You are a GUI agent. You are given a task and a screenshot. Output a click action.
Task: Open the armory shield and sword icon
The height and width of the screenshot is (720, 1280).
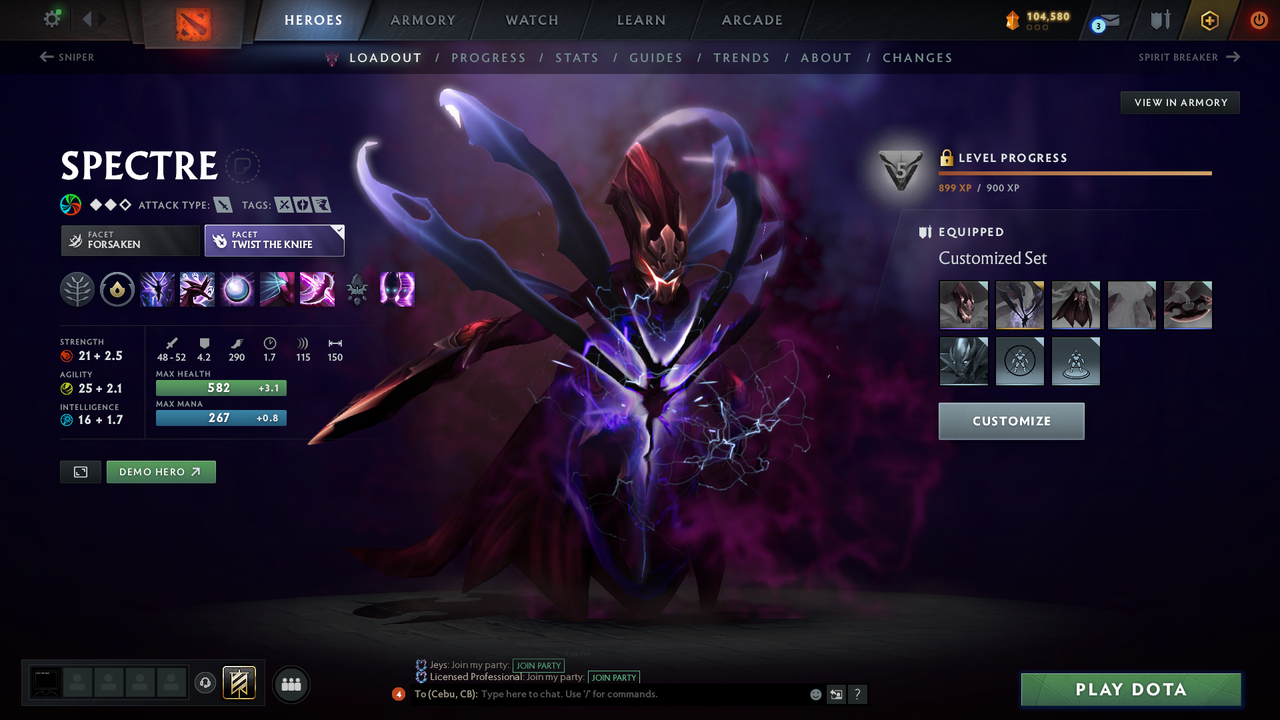click(1160, 19)
